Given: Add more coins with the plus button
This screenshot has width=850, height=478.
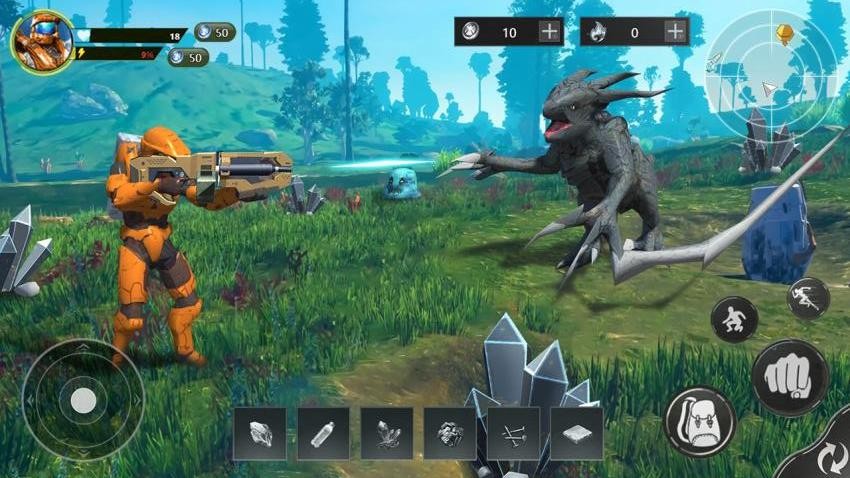Looking at the screenshot, I should (x=550, y=31).
